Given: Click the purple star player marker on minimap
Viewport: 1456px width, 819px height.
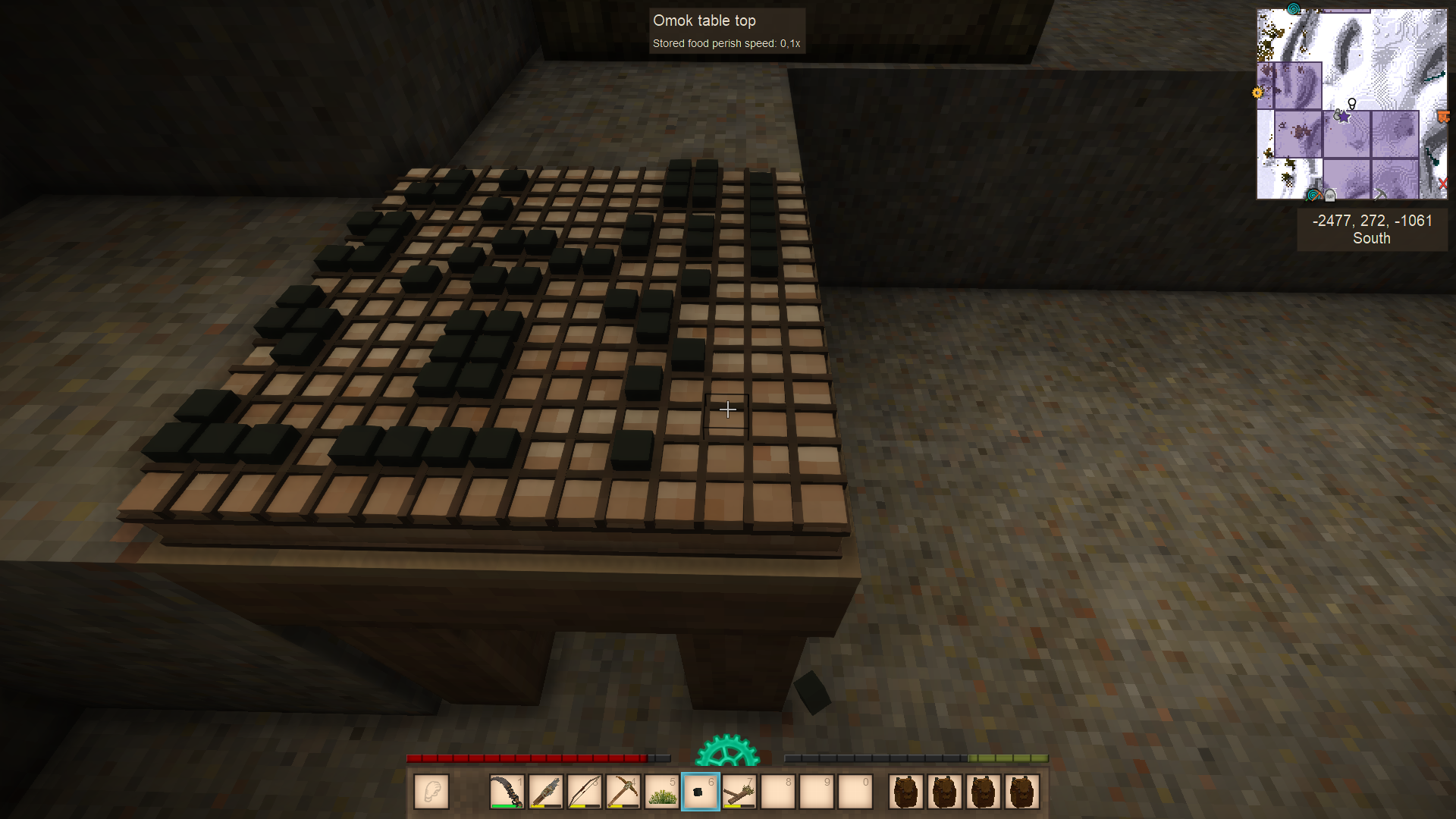Looking at the screenshot, I should 1343,118.
